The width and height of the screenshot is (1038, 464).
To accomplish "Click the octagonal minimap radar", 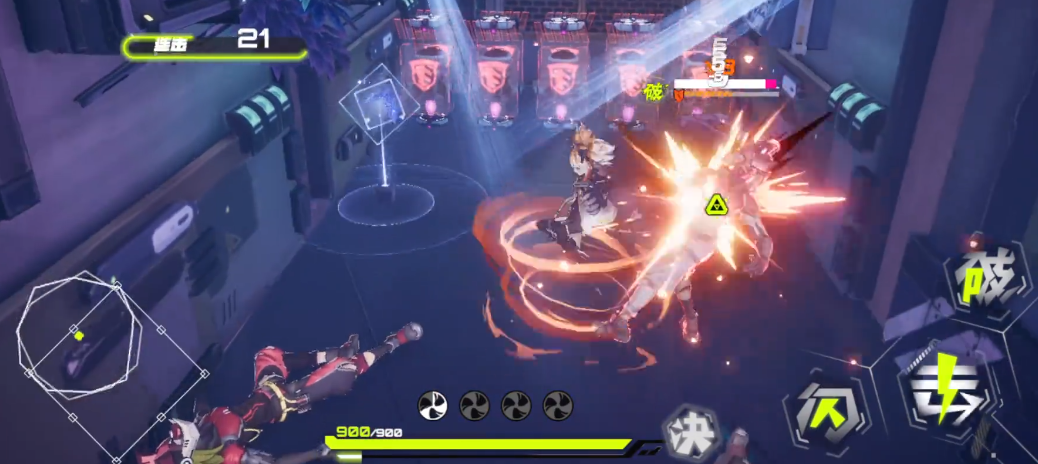I will click(x=79, y=338).
